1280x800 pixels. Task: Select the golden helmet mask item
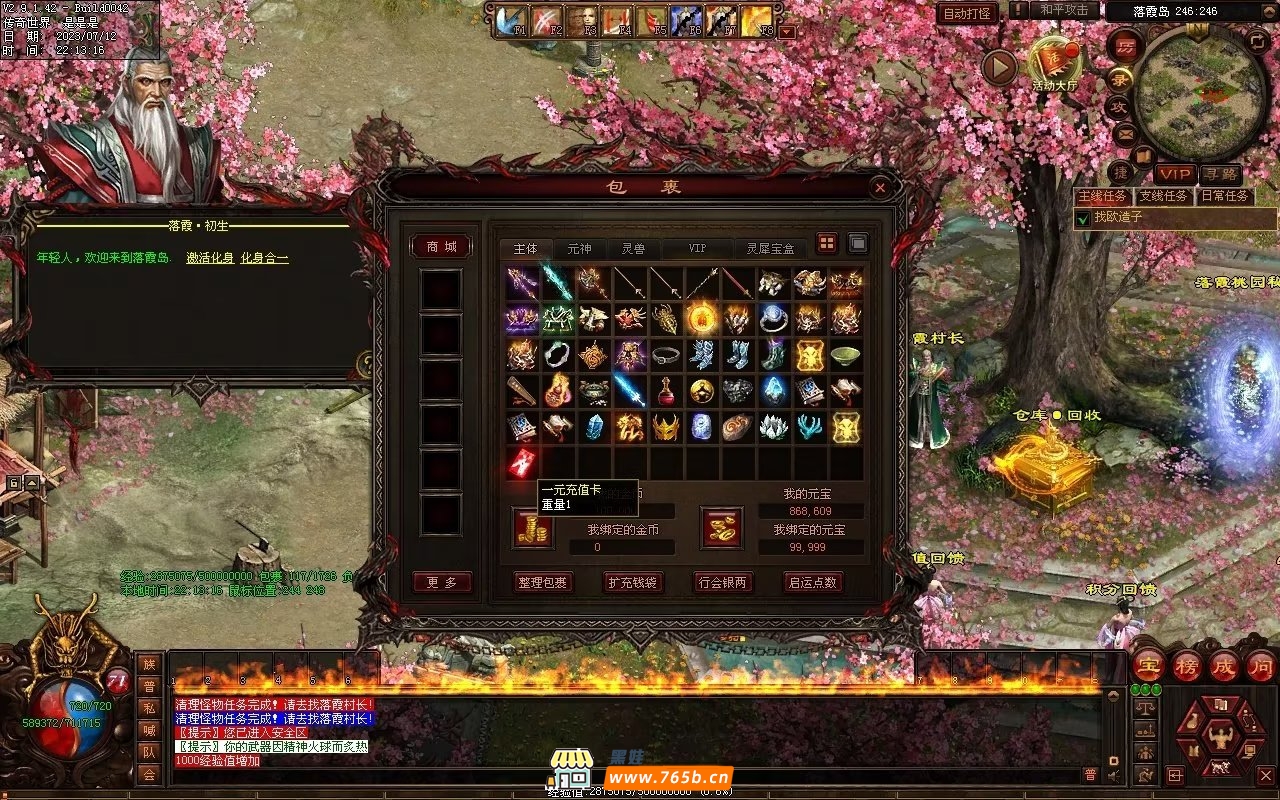coord(666,427)
